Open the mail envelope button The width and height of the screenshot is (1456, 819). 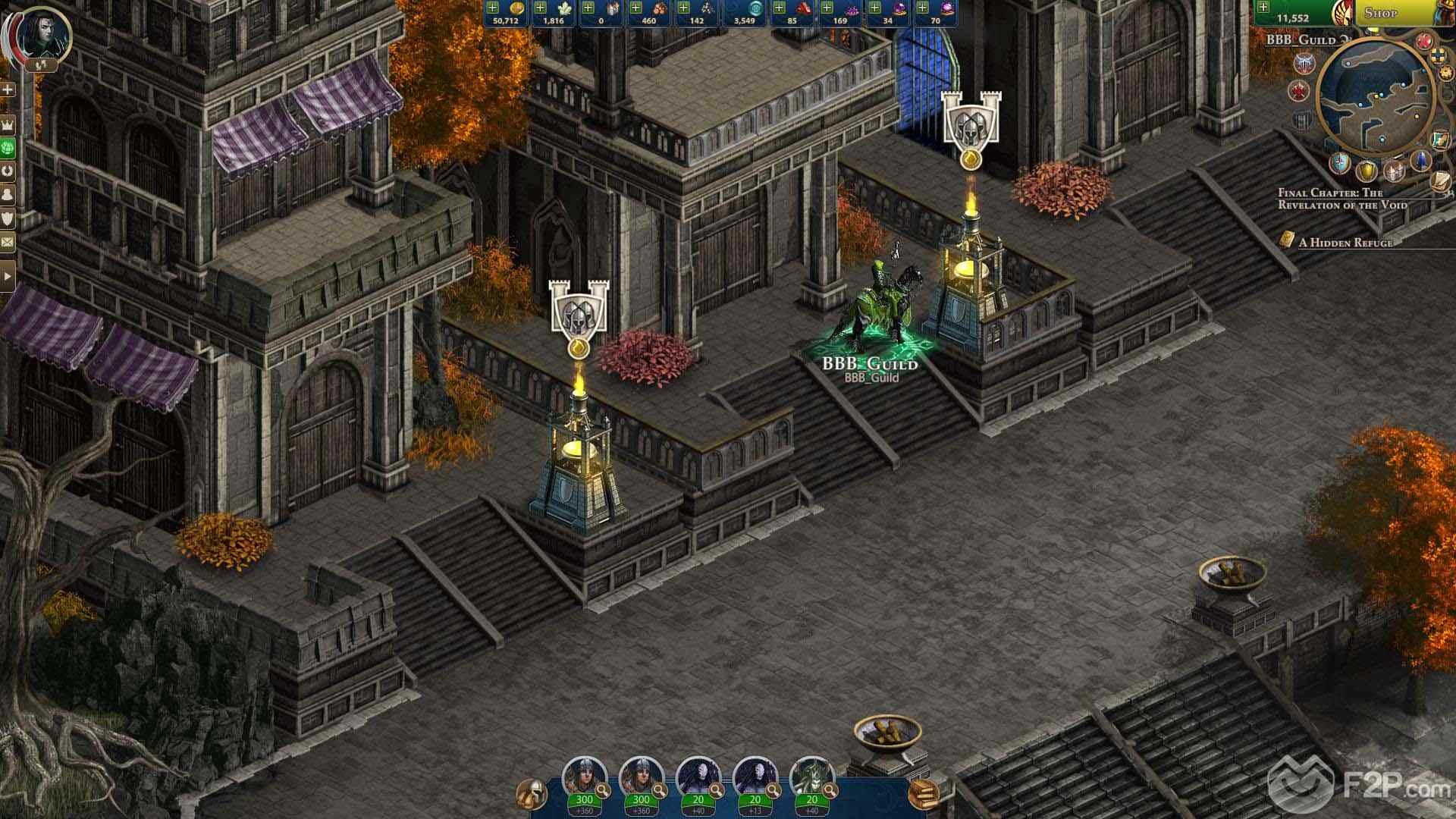tap(8, 242)
